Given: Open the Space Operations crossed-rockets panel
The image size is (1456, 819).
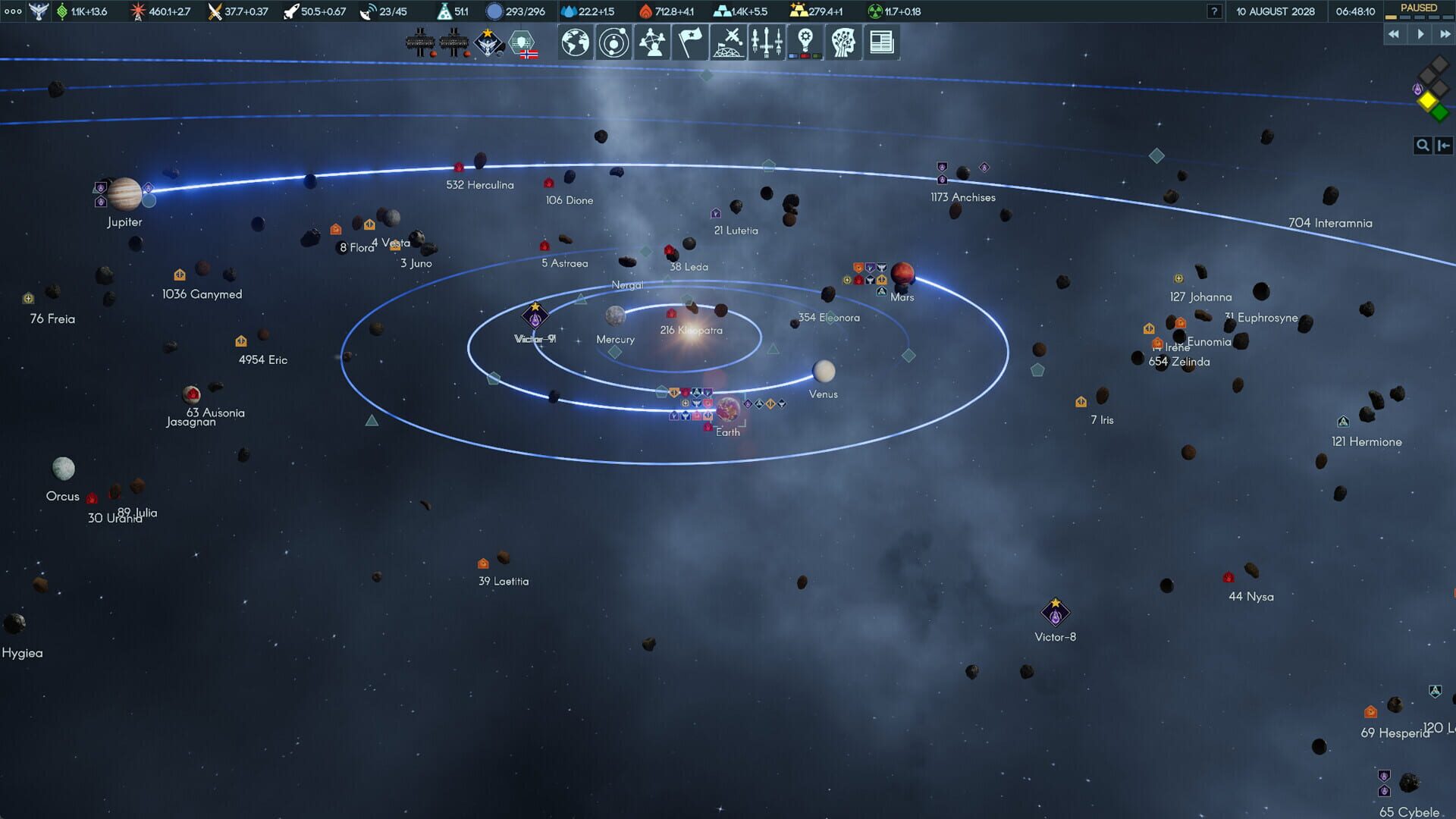Looking at the screenshot, I should click(x=728, y=42).
